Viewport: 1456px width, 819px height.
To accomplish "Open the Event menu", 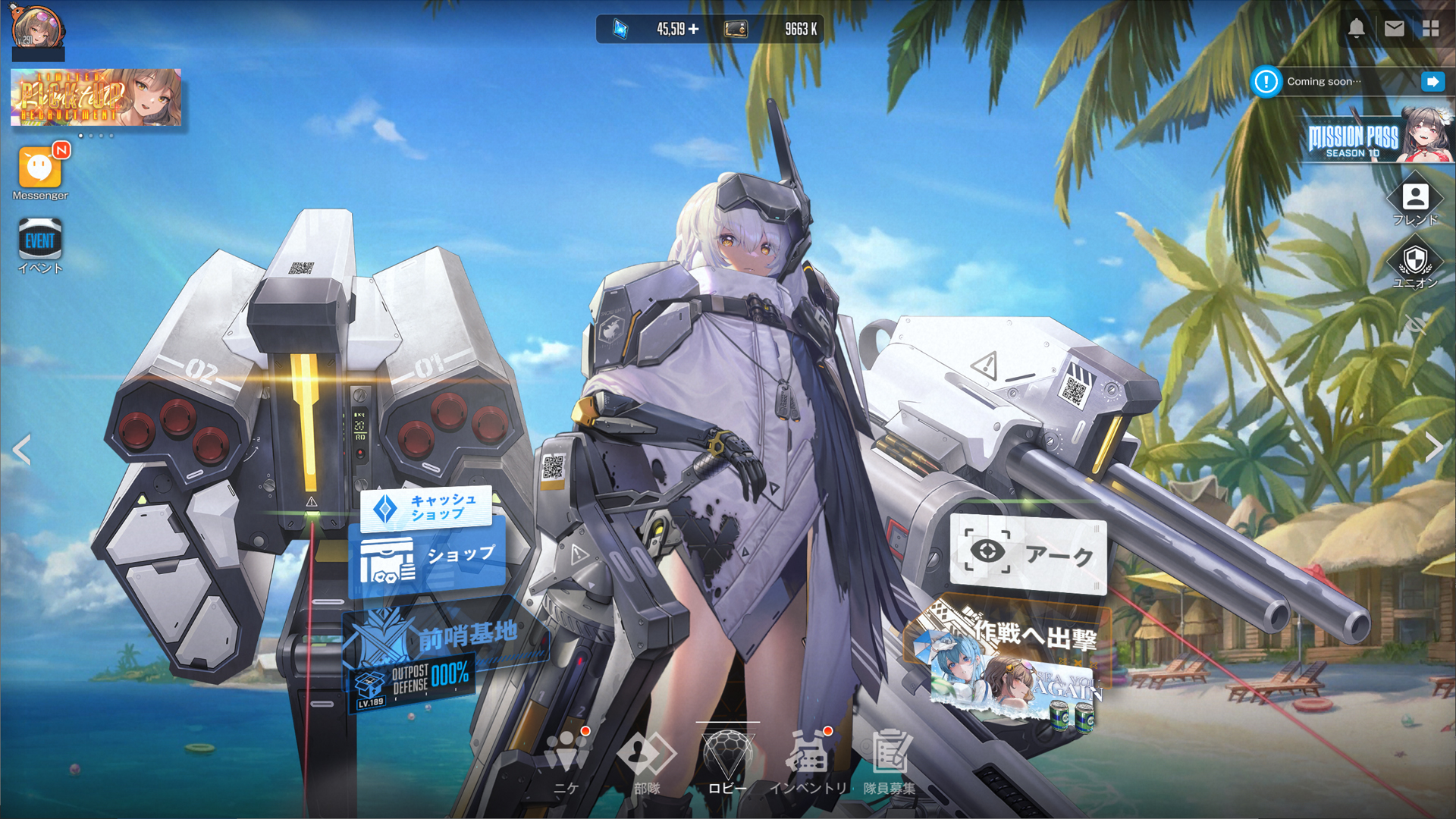I will click(39, 241).
